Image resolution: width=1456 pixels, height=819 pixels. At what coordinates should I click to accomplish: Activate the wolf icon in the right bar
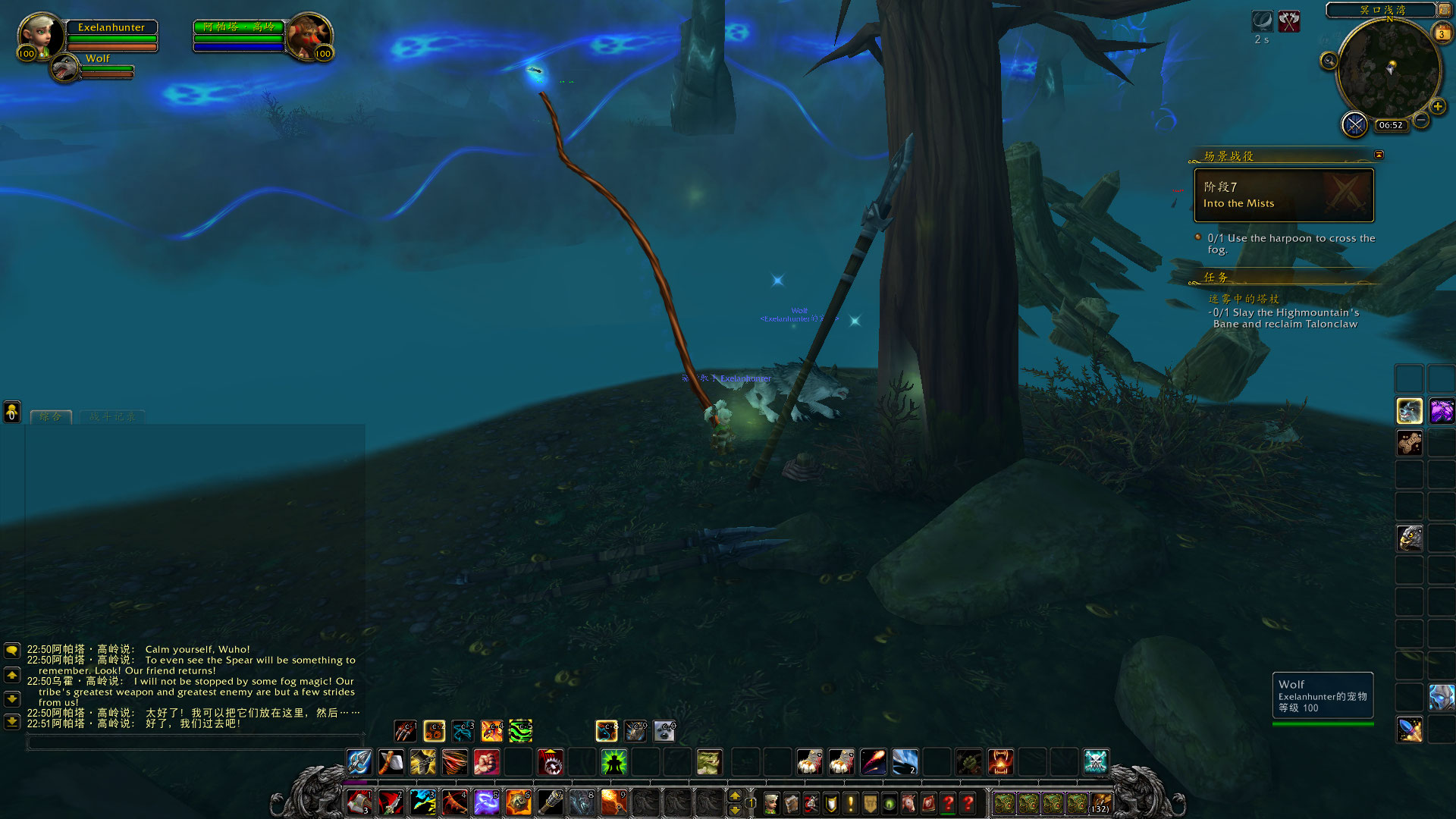(x=1409, y=411)
